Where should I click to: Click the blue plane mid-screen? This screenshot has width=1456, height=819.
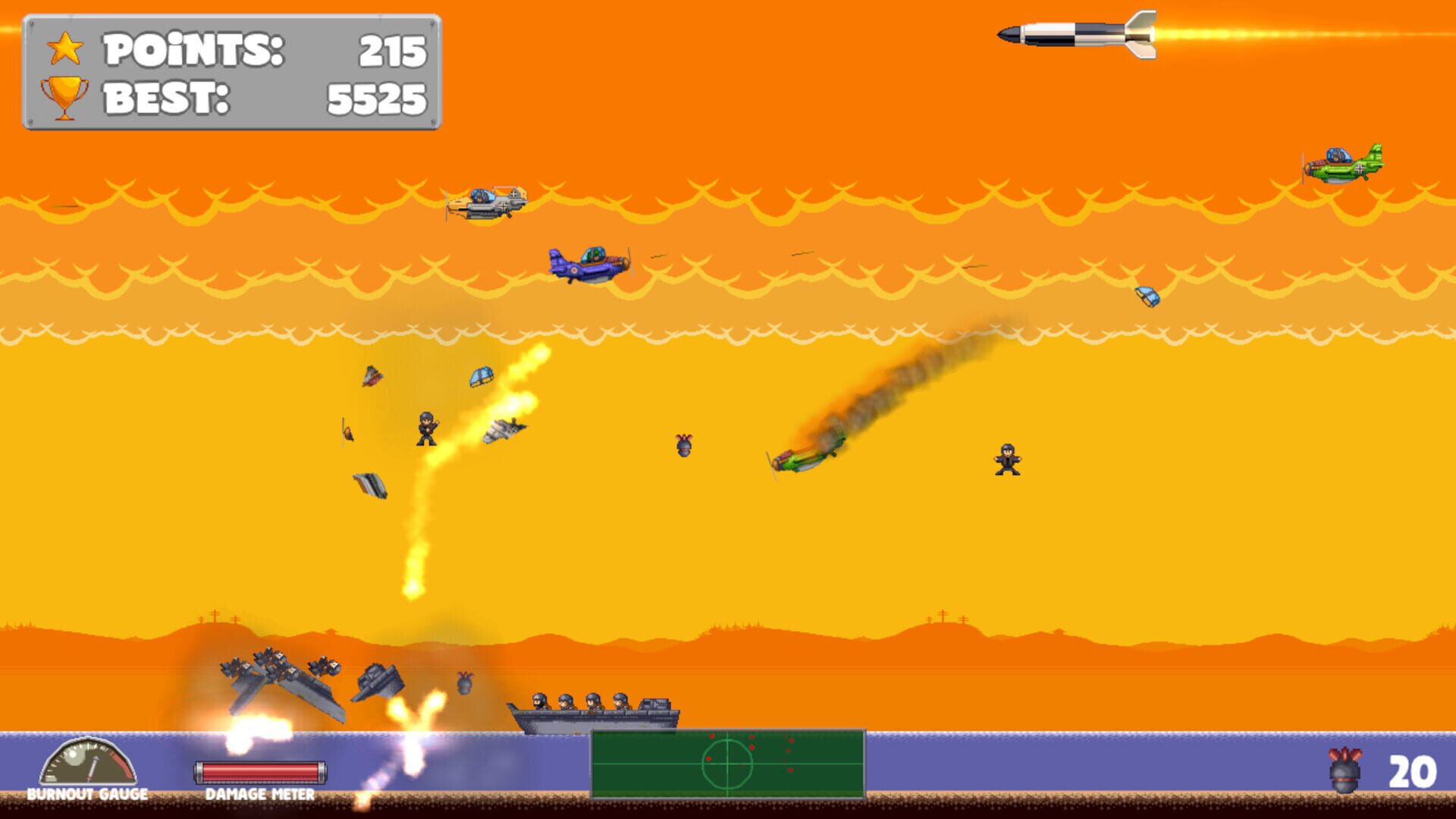pos(588,263)
